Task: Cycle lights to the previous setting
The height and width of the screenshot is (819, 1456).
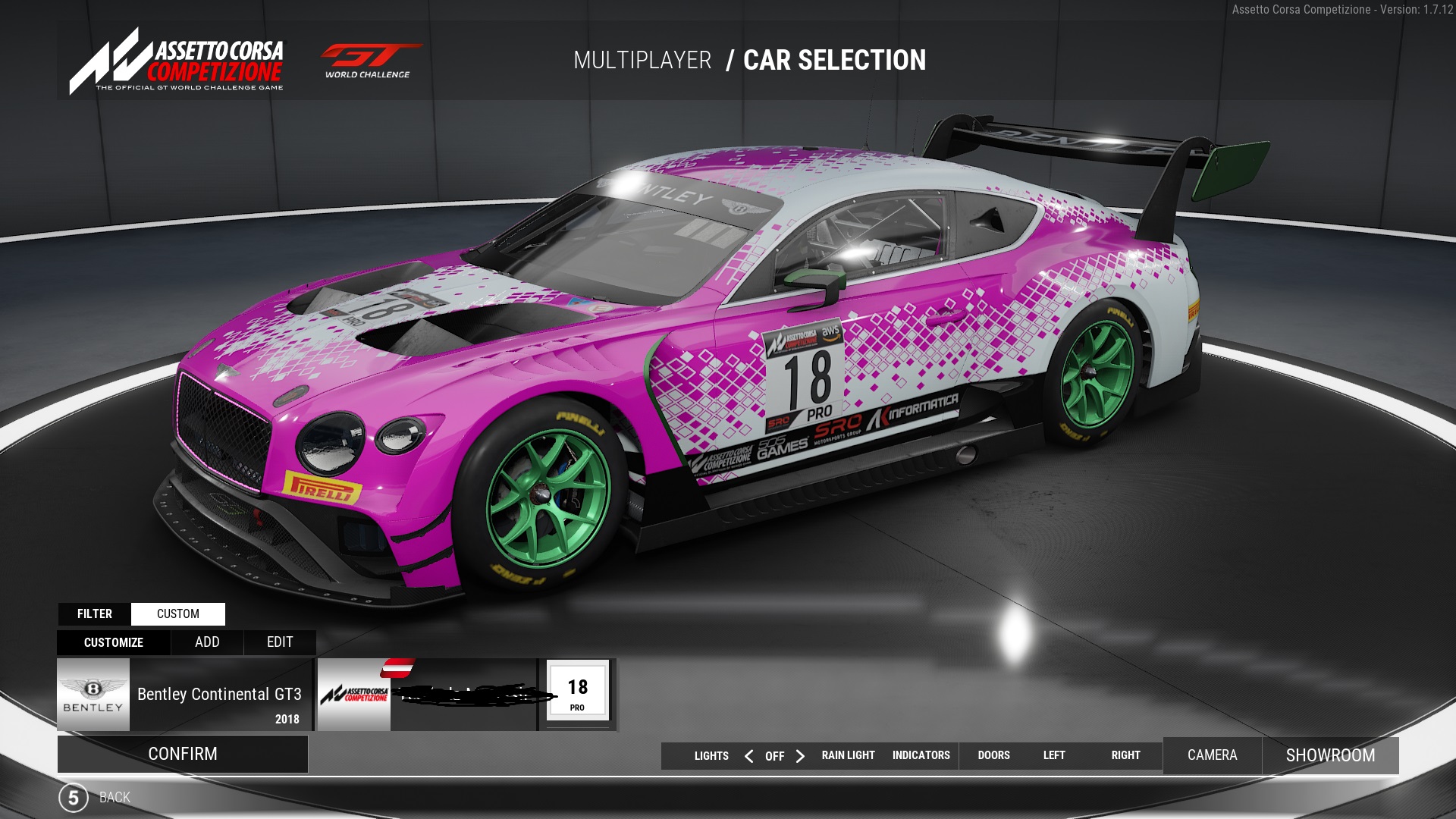Action: (749, 756)
